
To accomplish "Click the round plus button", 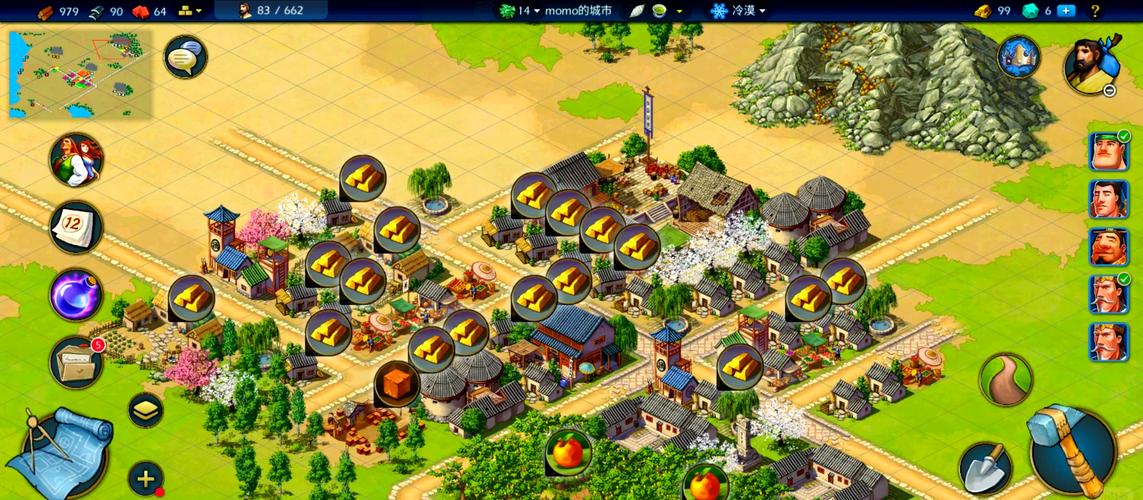I will 146,478.
